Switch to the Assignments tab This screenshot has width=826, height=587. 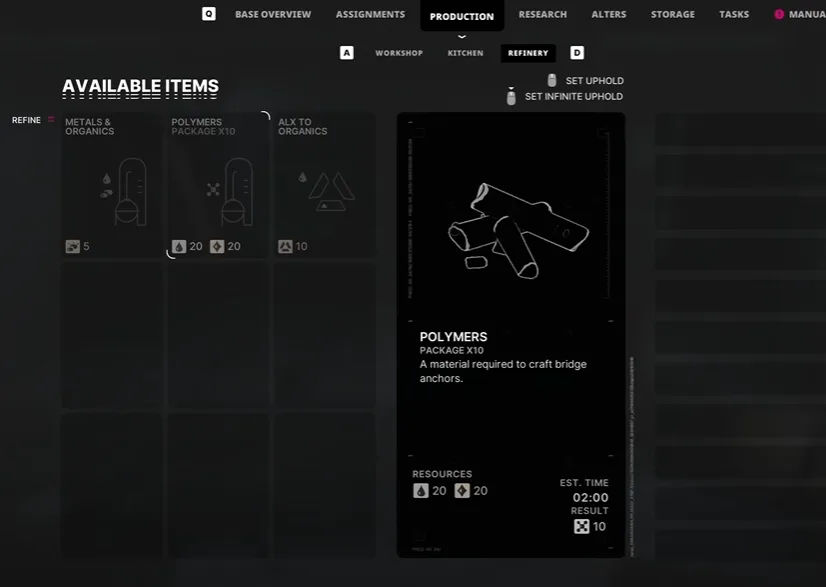pyautogui.click(x=370, y=15)
